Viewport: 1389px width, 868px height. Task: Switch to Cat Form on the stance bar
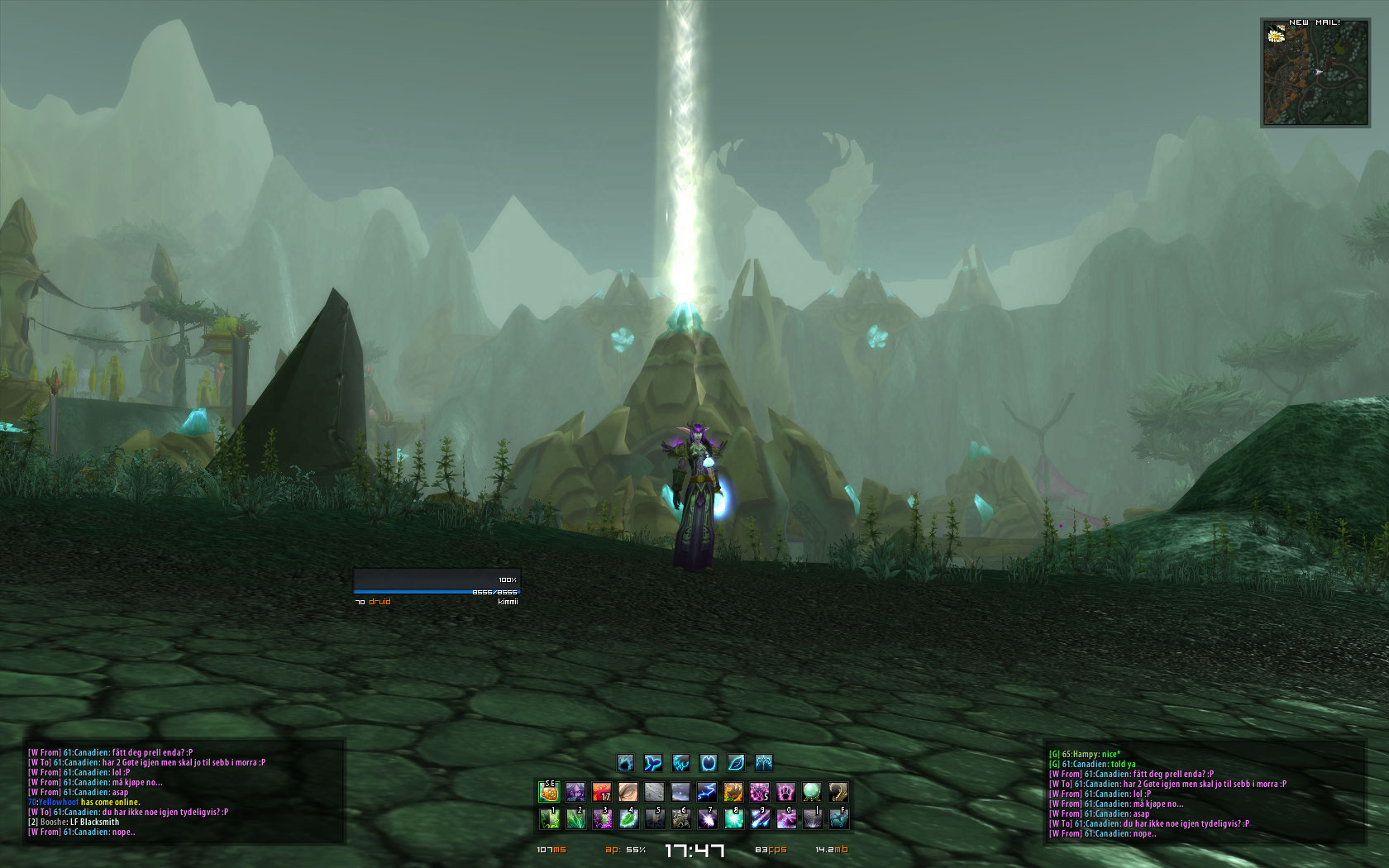coord(681,762)
